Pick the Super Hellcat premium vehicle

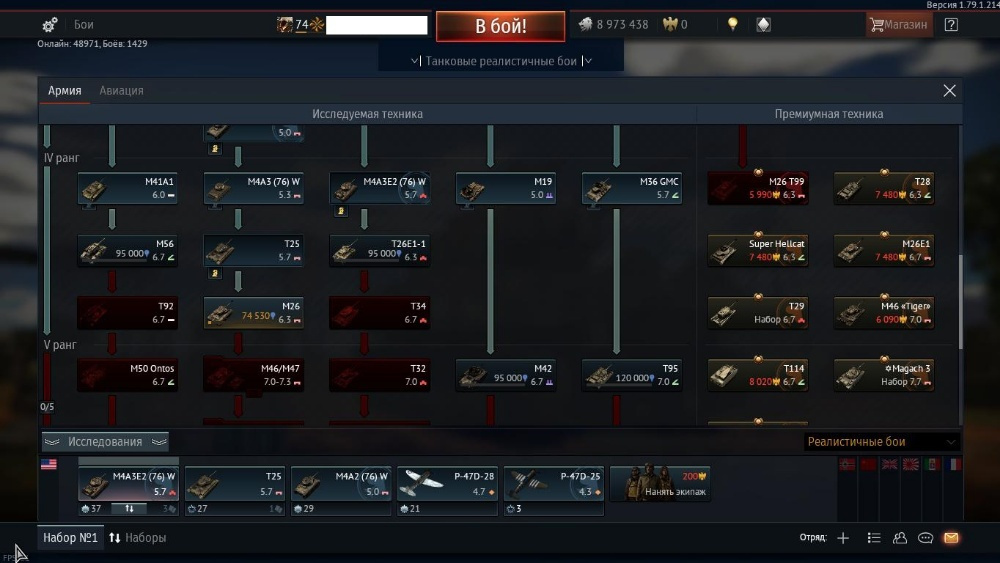pos(758,250)
